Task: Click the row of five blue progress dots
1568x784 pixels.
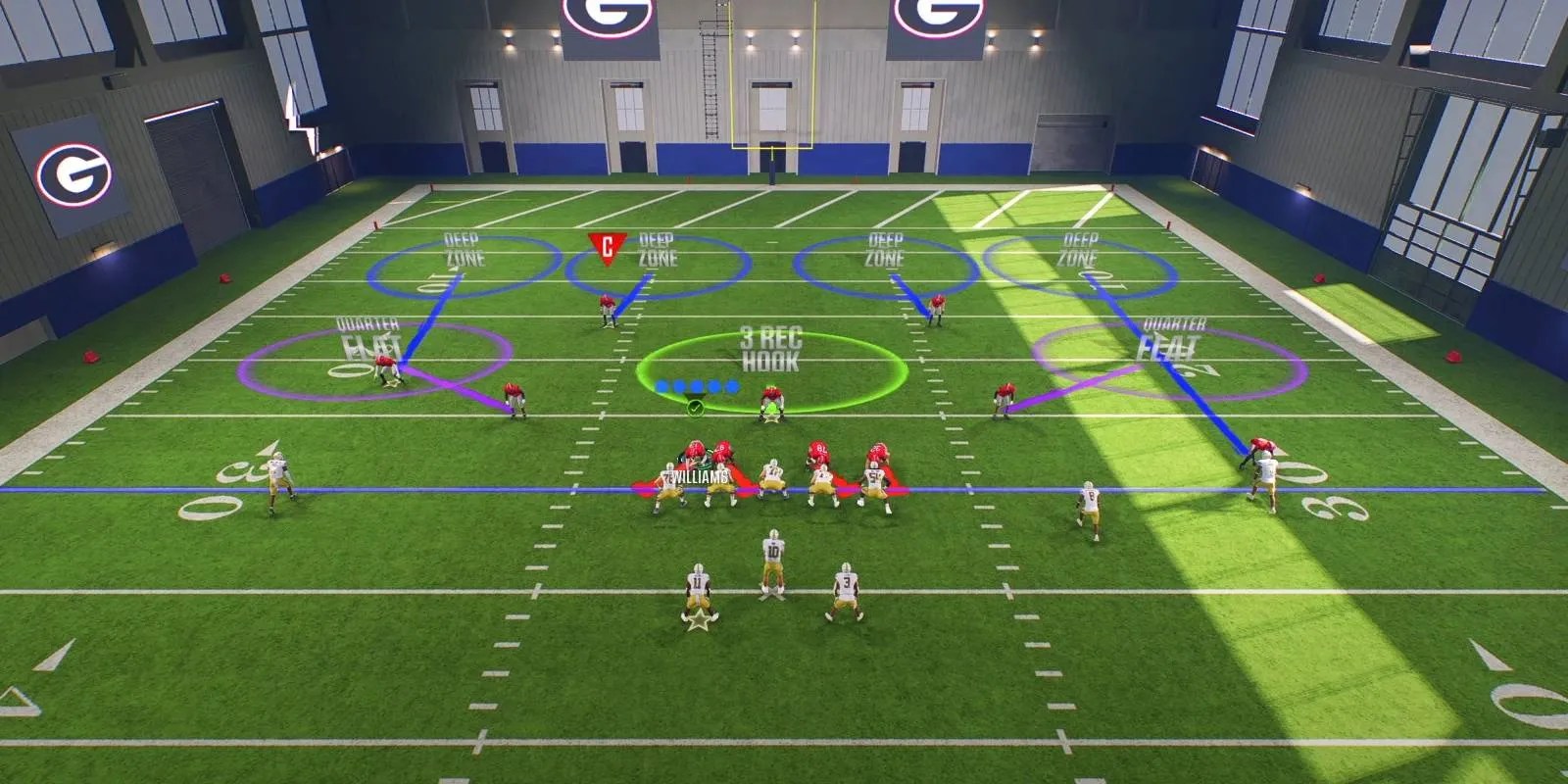Action: coord(696,385)
